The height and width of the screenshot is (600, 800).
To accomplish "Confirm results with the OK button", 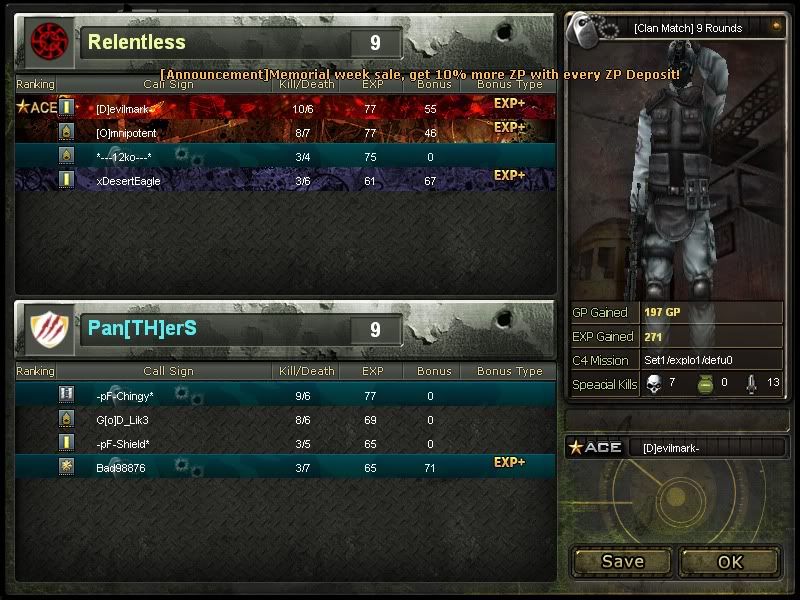I will pos(730,561).
